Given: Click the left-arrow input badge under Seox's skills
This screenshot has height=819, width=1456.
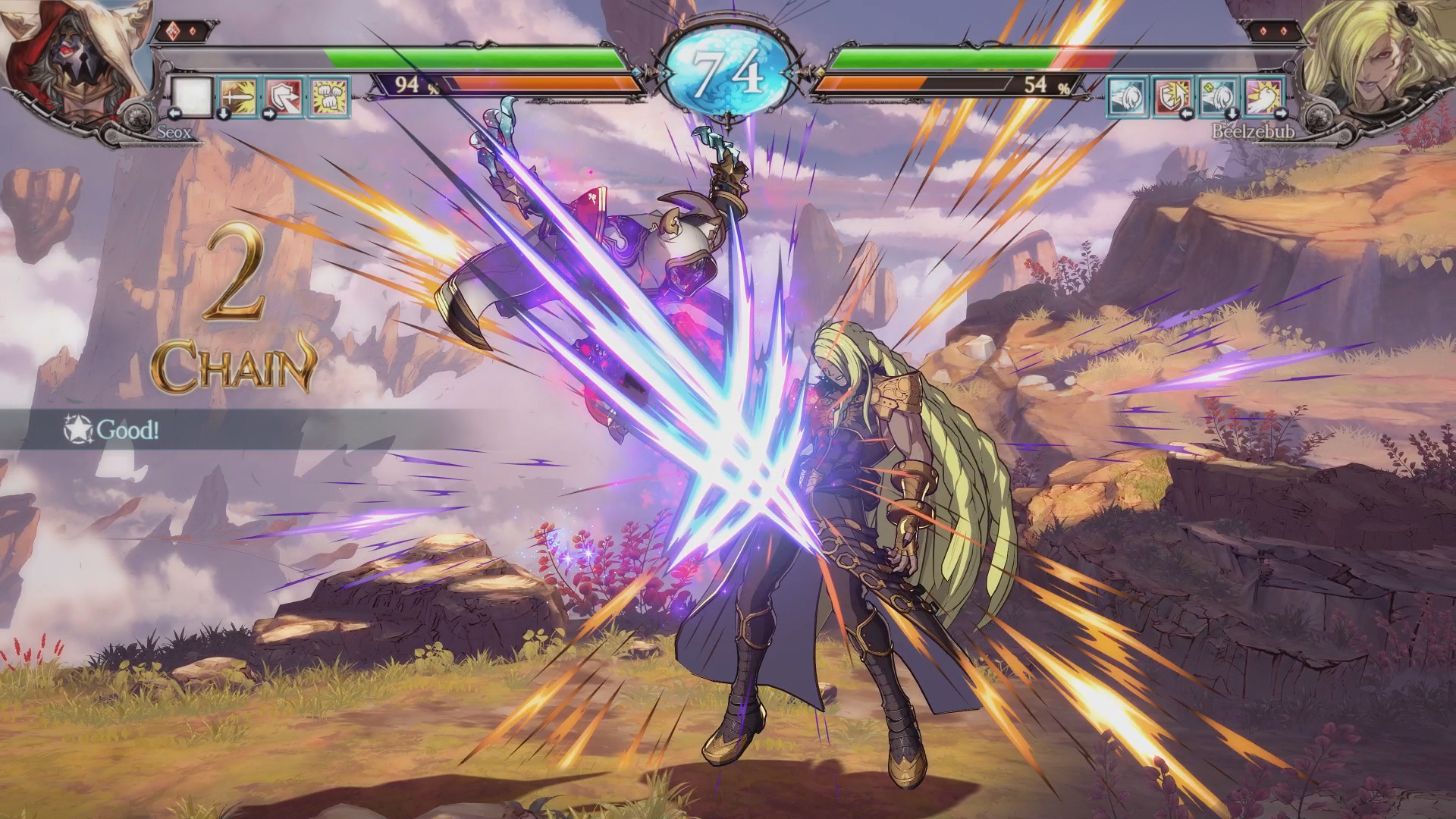Looking at the screenshot, I should 176,115.
